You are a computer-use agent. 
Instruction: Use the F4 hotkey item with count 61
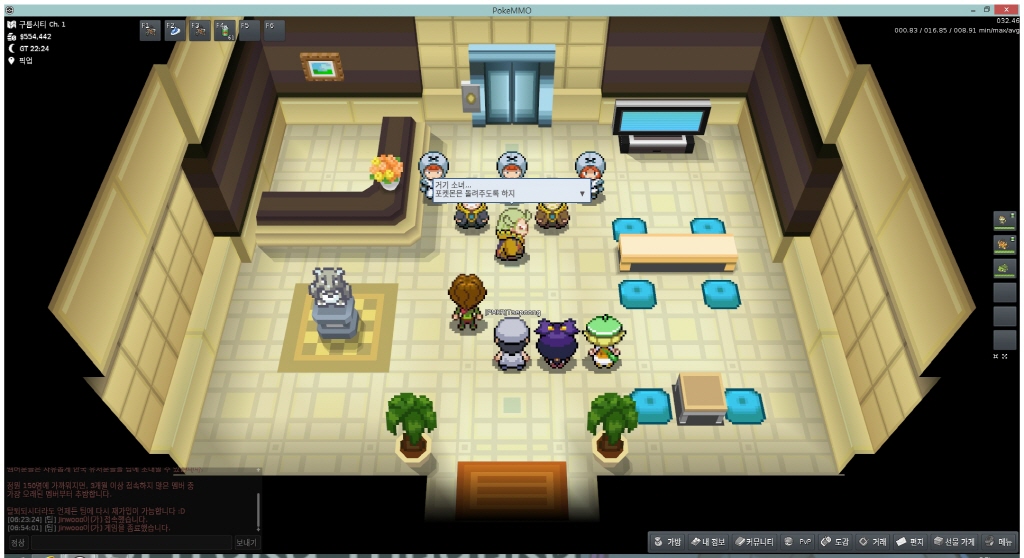point(224,30)
